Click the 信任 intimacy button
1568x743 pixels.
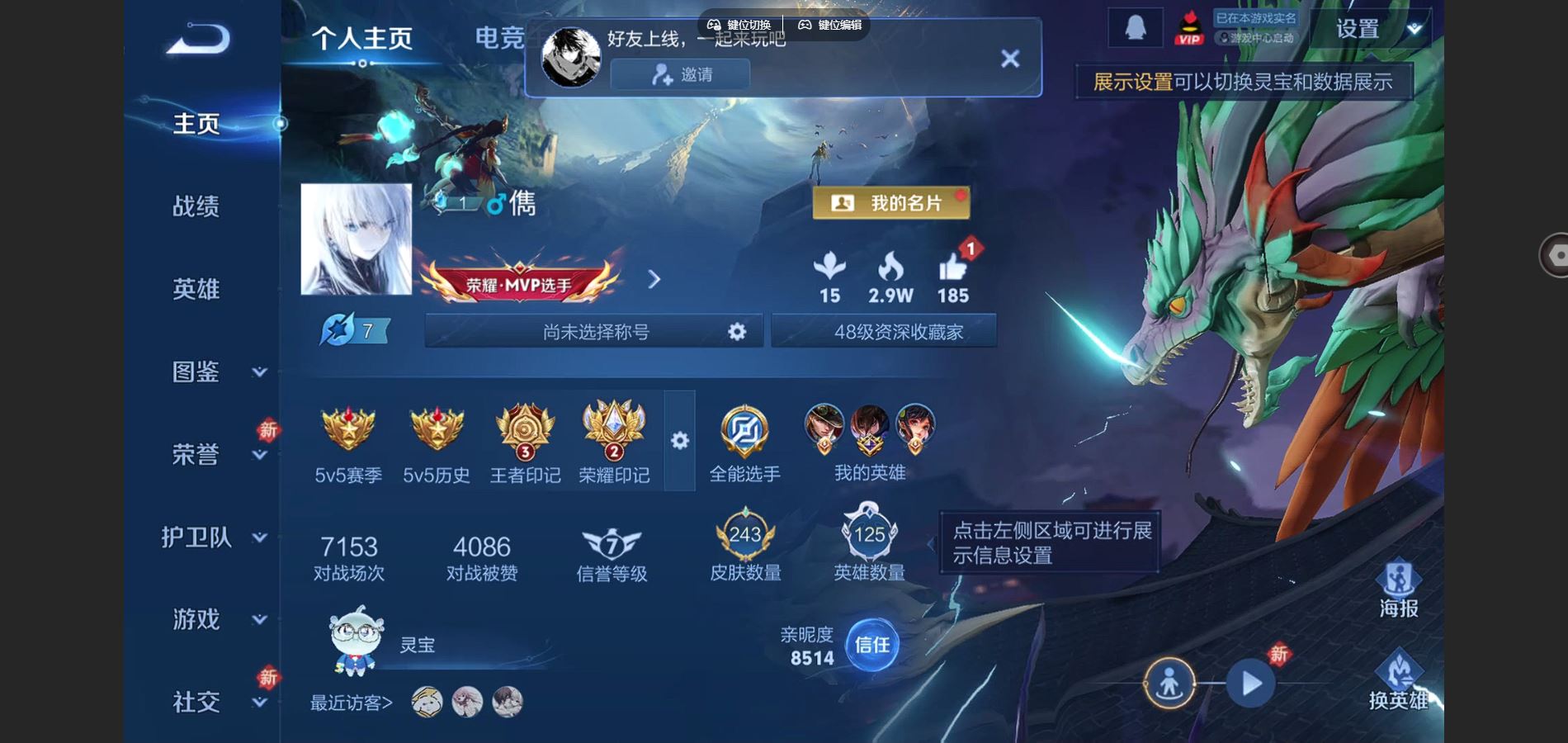pos(871,645)
